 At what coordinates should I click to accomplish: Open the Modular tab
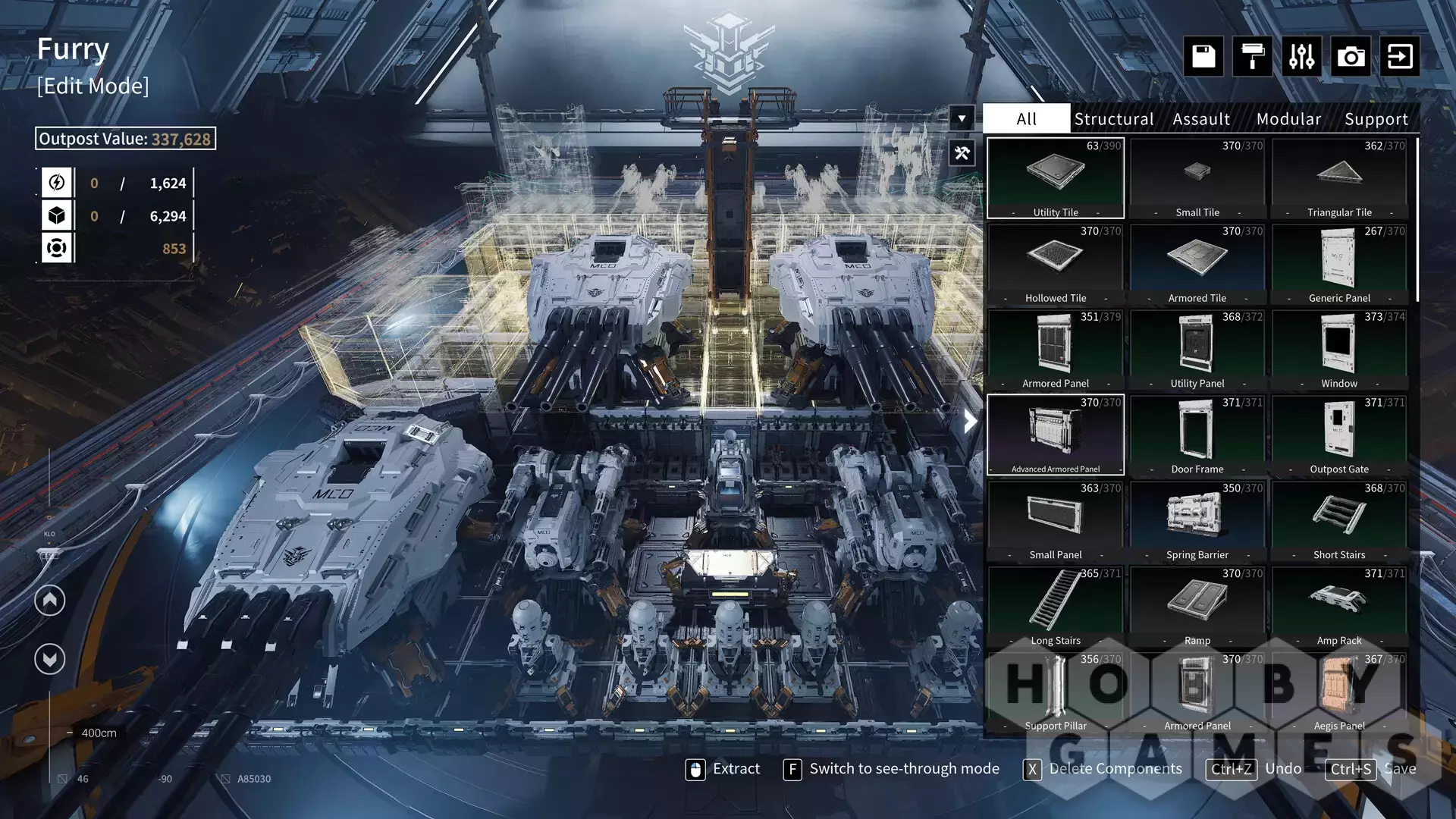pyautogui.click(x=1288, y=119)
